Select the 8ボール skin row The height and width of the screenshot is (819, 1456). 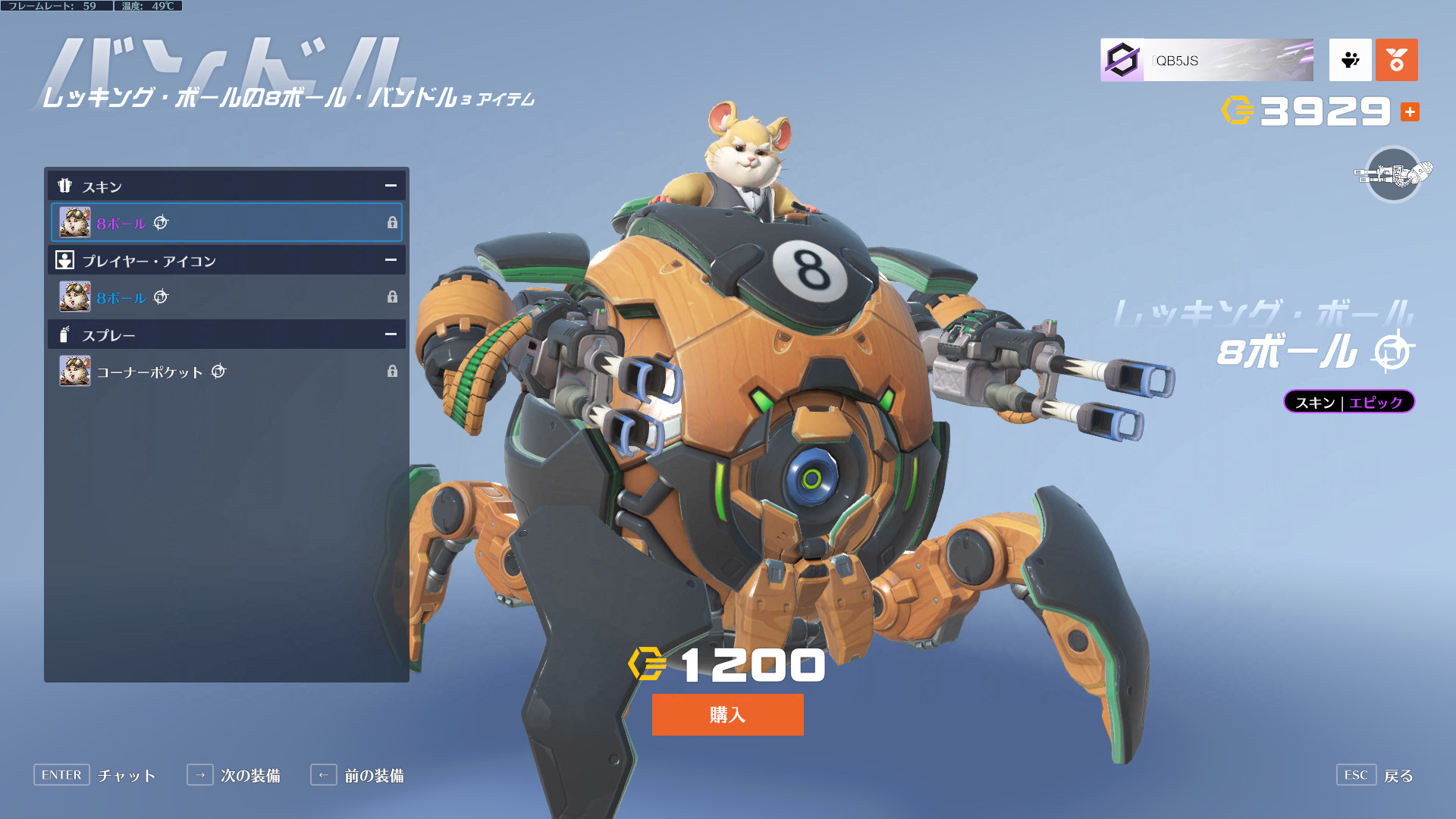click(226, 222)
